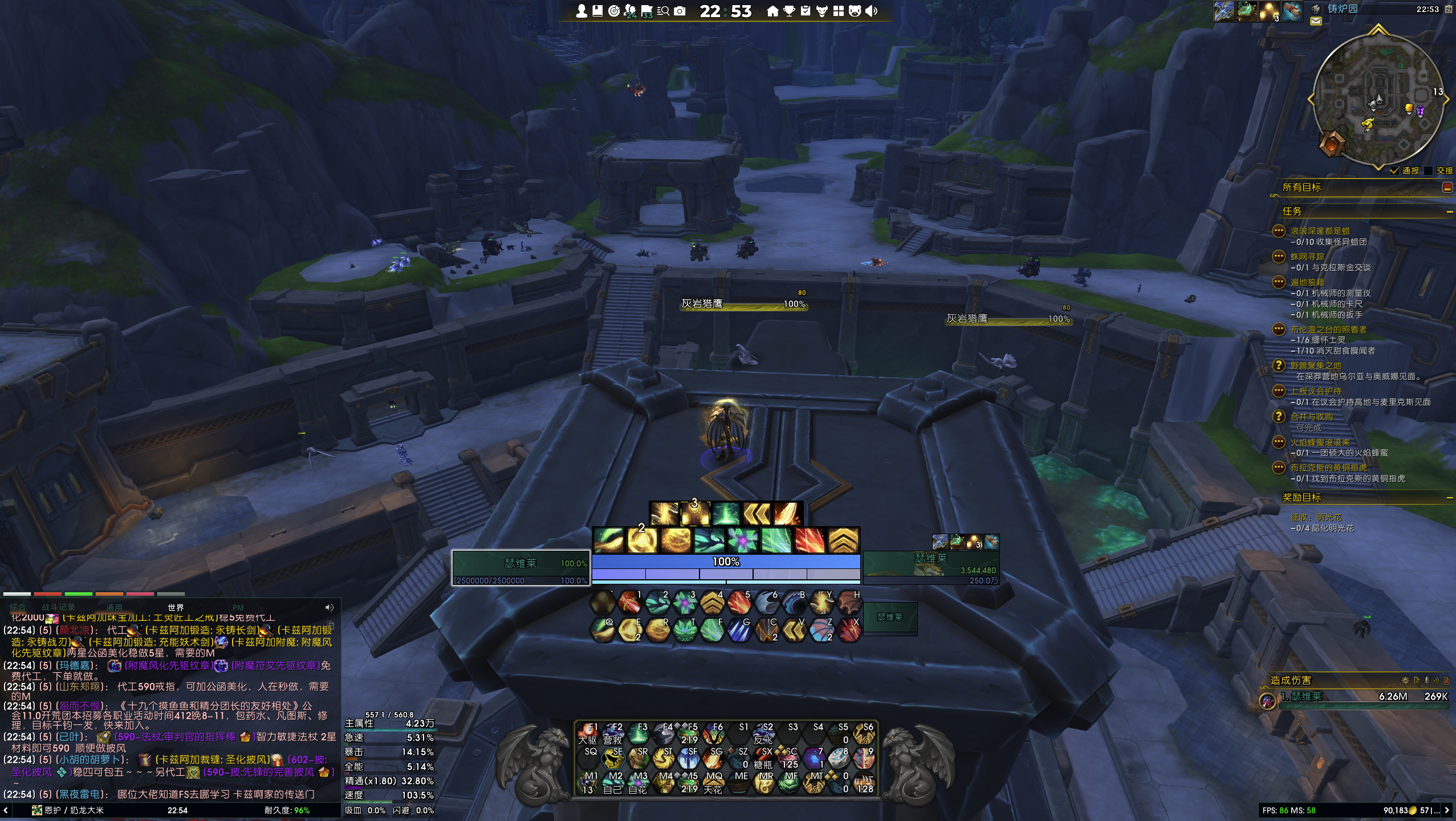Open achievements via the trophy icon

tap(790, 10)
